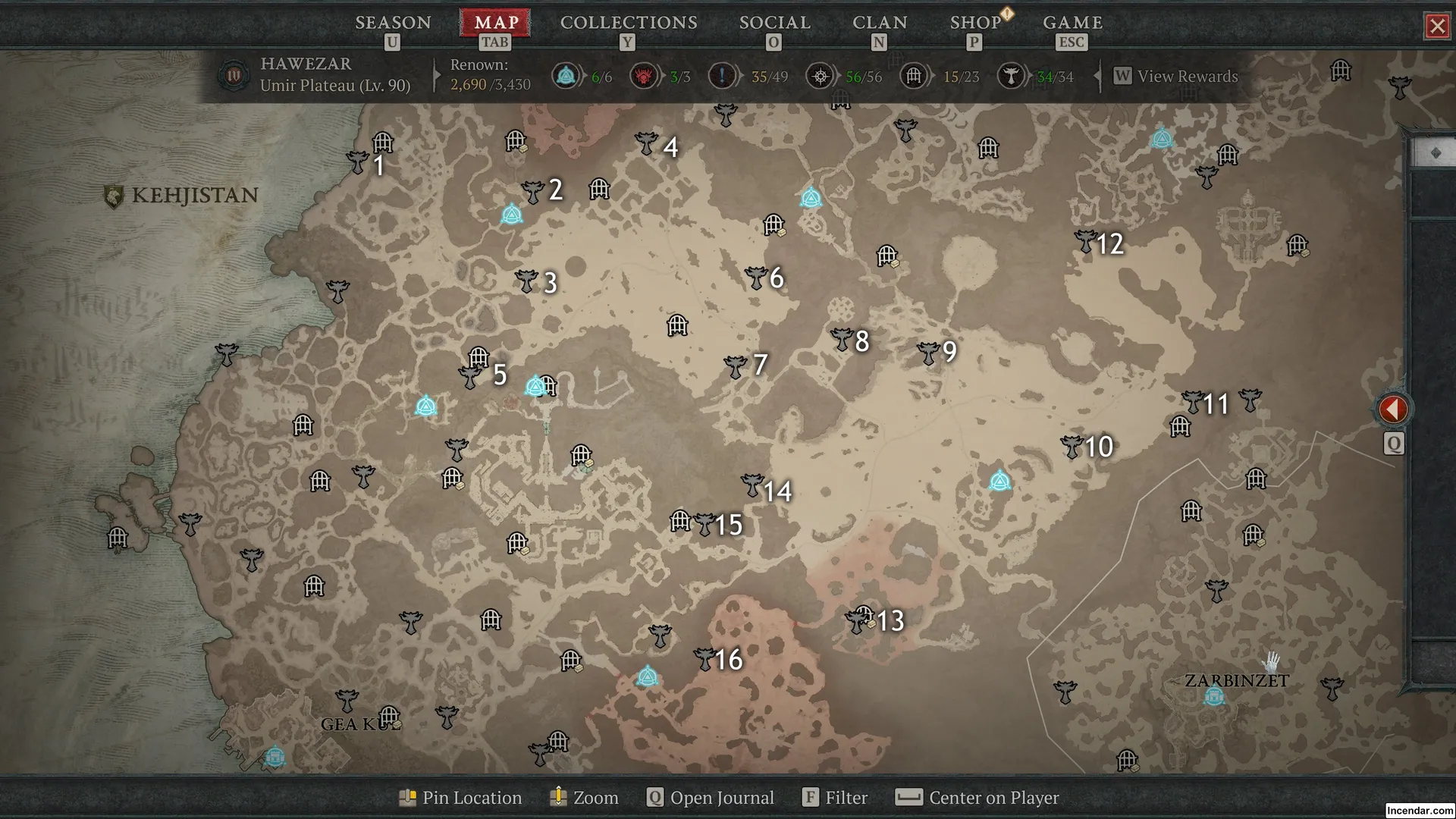Go to the Social tab
1456x819 pixels.
774,23
